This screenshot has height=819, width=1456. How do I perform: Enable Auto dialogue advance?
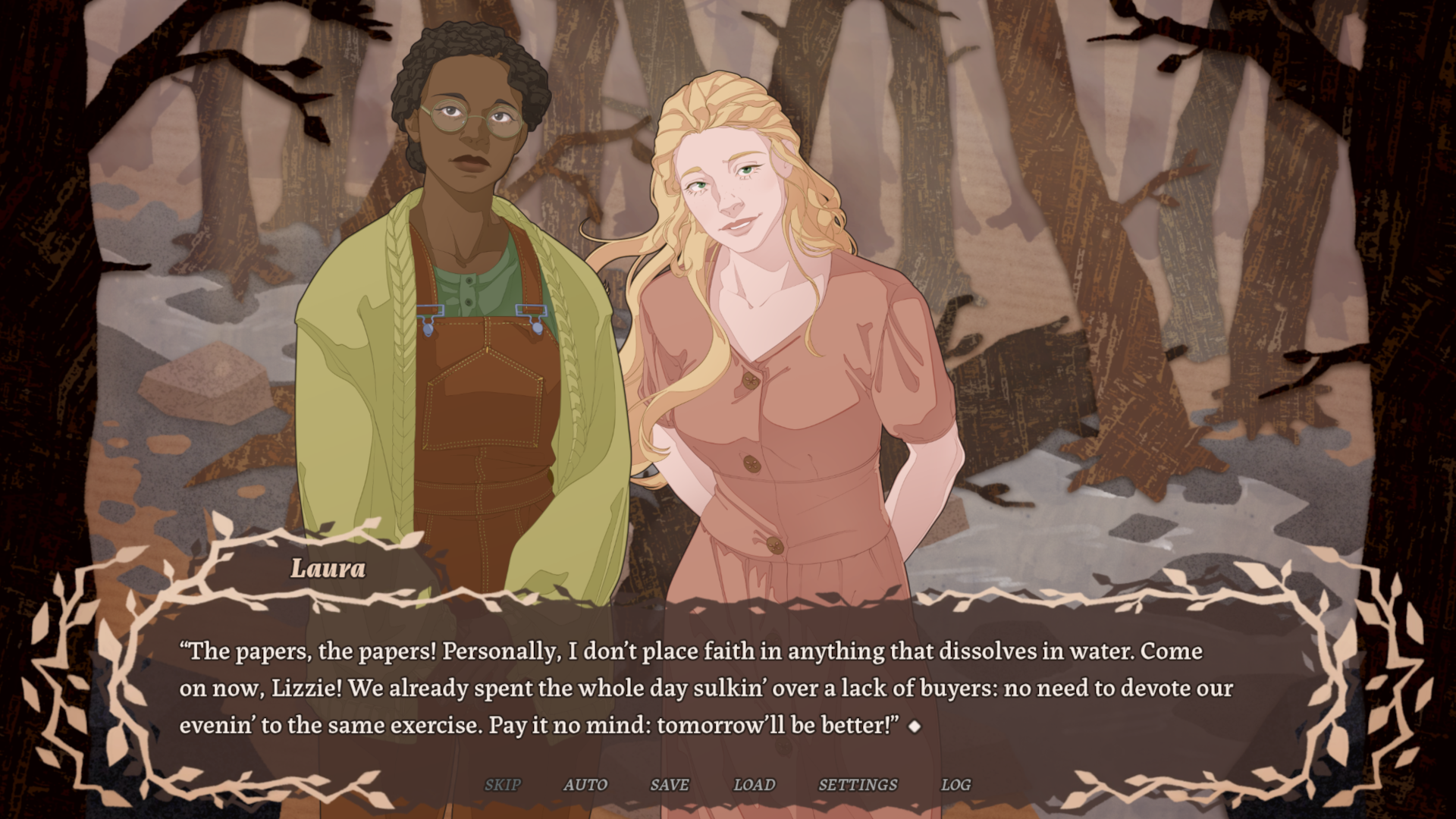585,785
